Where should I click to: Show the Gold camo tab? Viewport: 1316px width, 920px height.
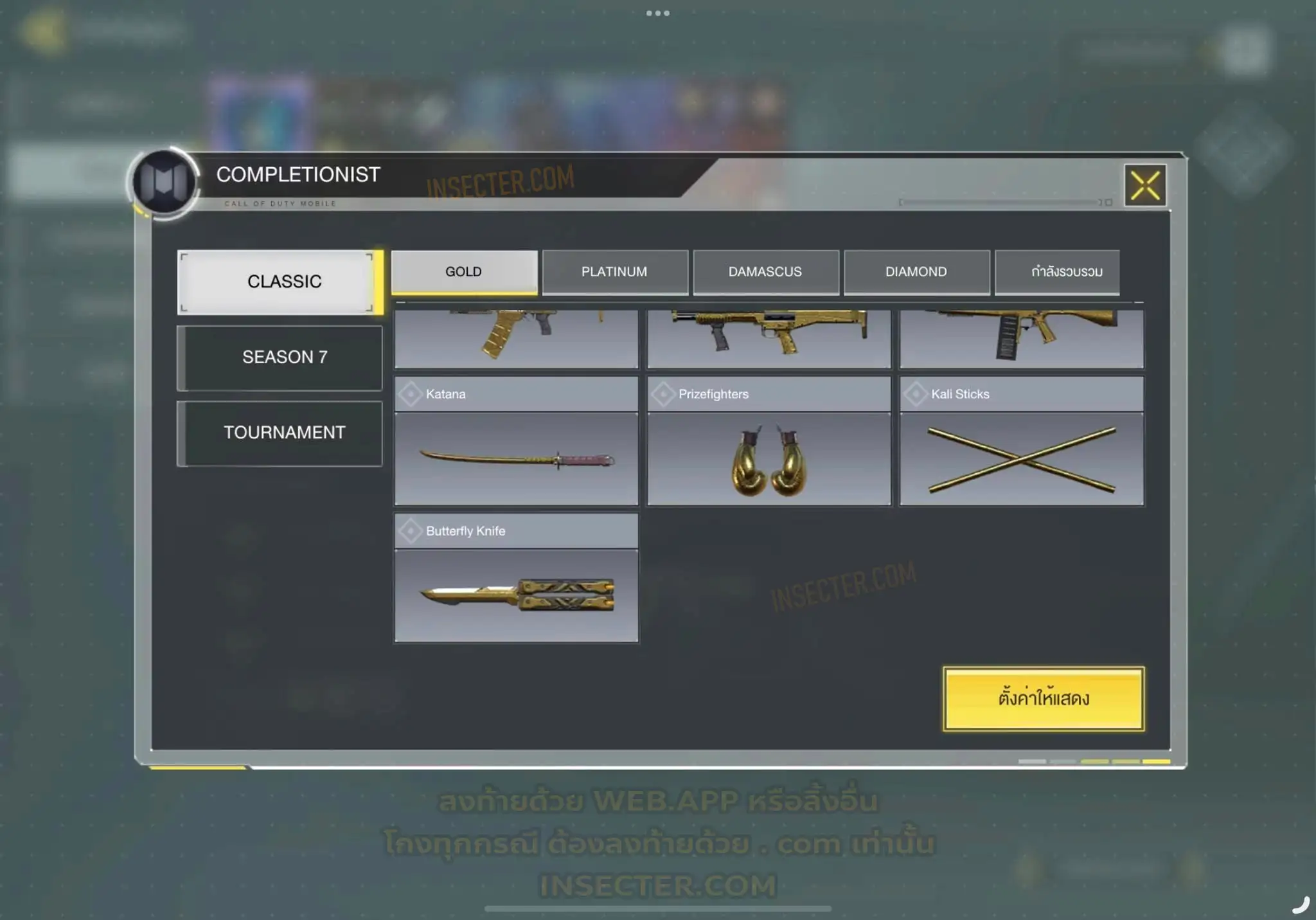464,272
